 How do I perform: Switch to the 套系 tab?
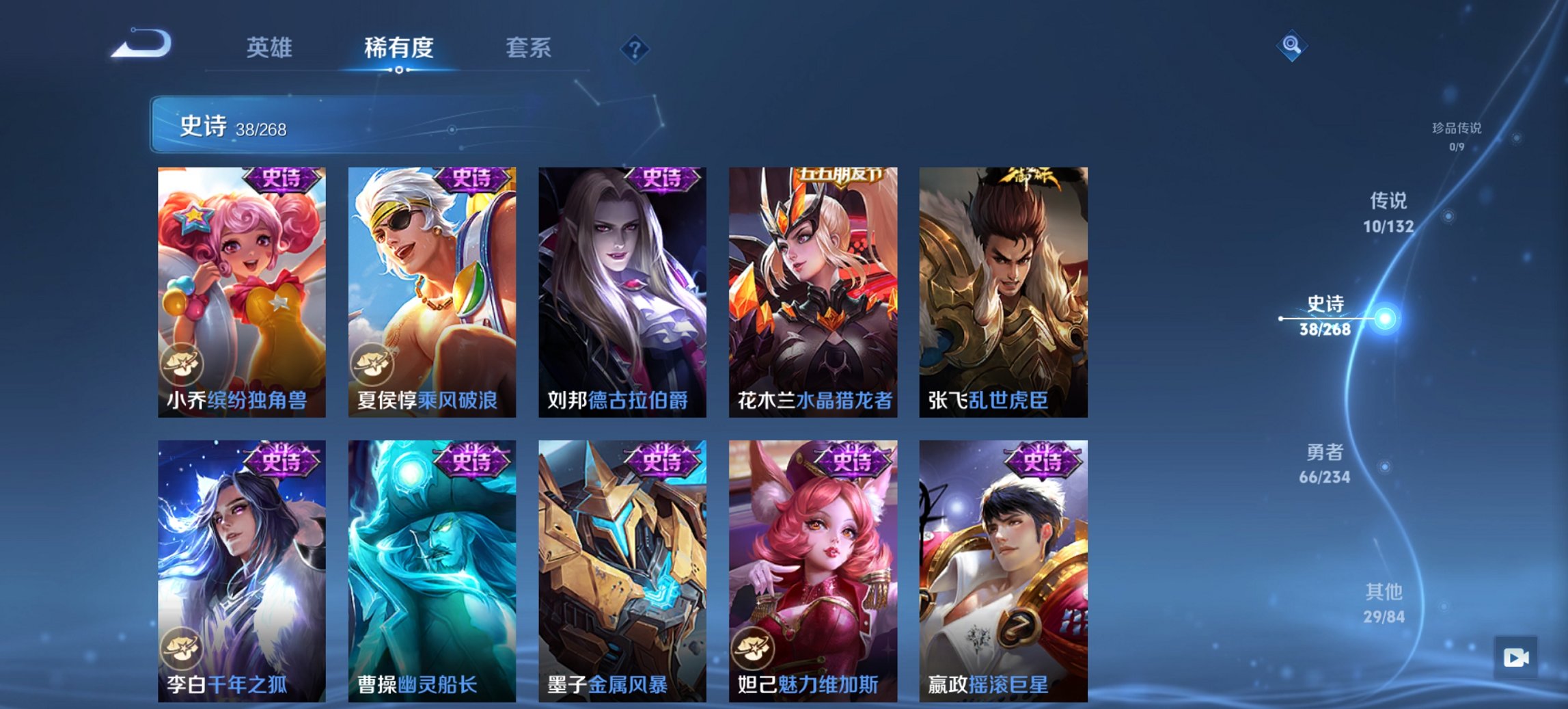pos(529,48)
